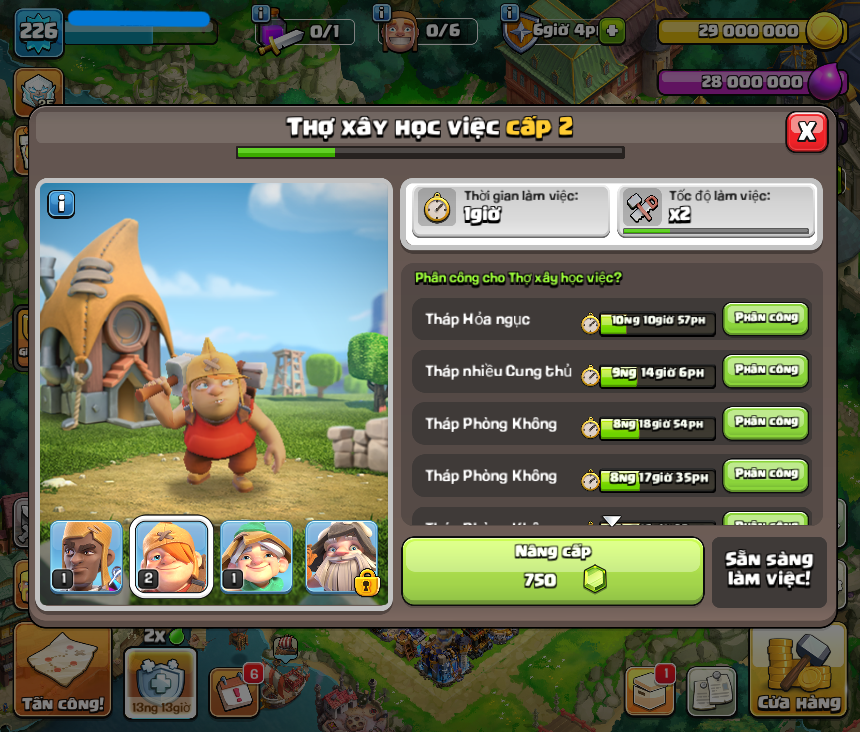Add shield time with the green plus
This screenshot has width=860, height=732.
(x=613, y=30)
